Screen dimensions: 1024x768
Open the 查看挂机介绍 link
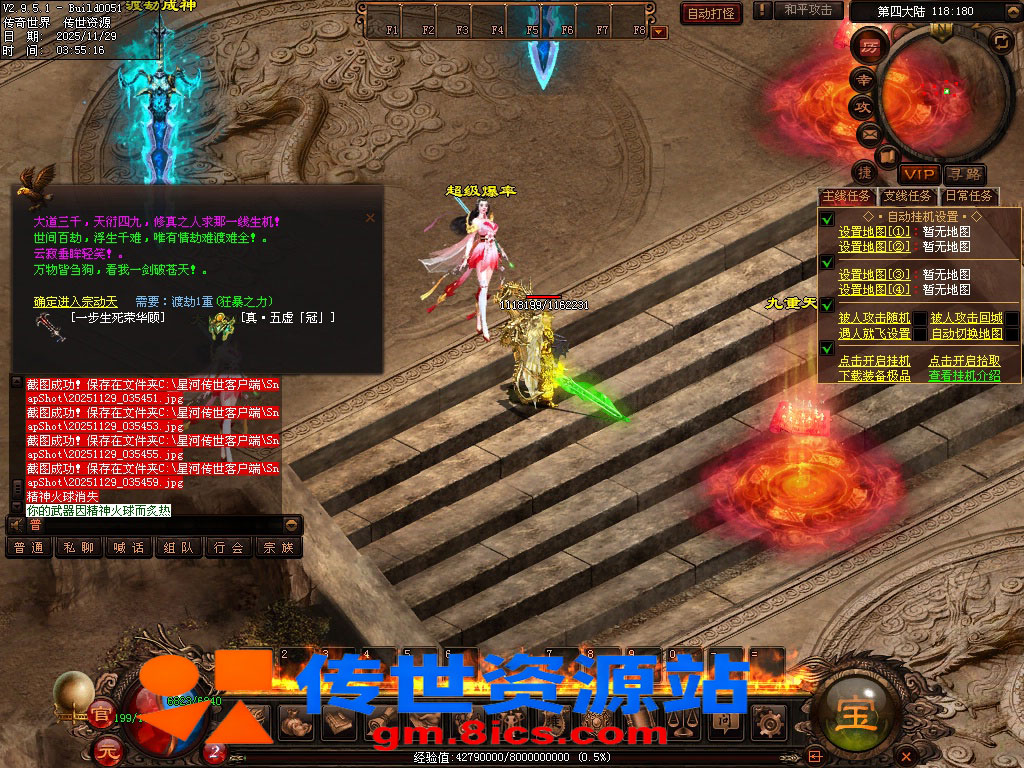[x=964, y=376]
